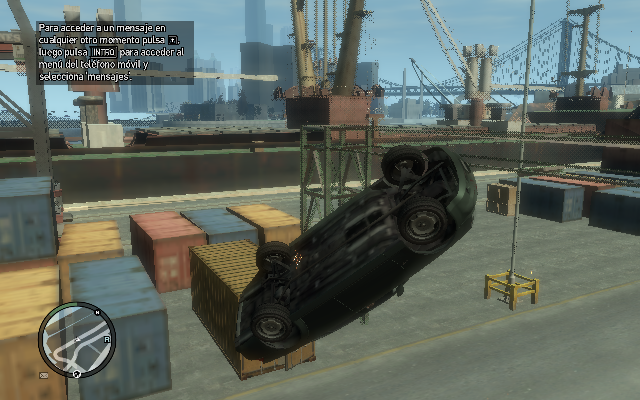Click the circular radar minimap

coord(77,340)
